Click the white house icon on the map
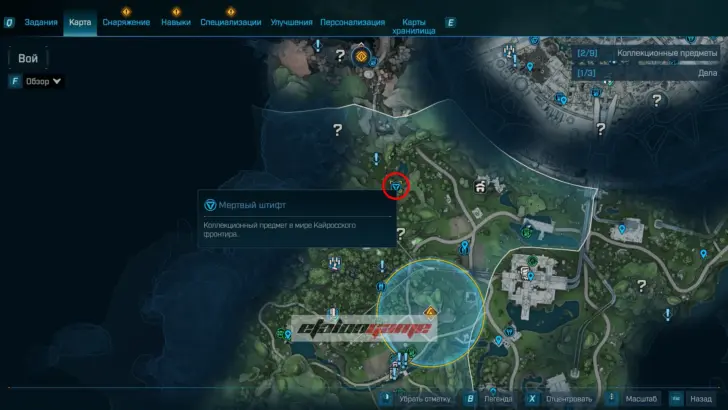728x410 pixels. coord(482,186)
